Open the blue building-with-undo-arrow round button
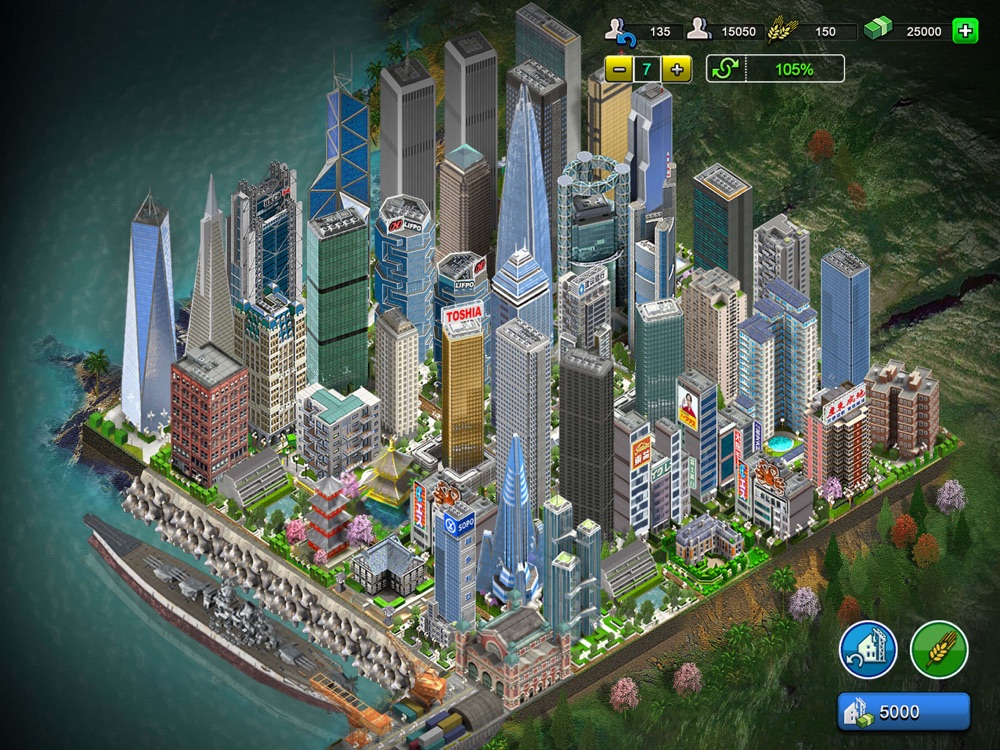Image resolution: width=1000 pixels, height=750 pixels. (868, 650)
